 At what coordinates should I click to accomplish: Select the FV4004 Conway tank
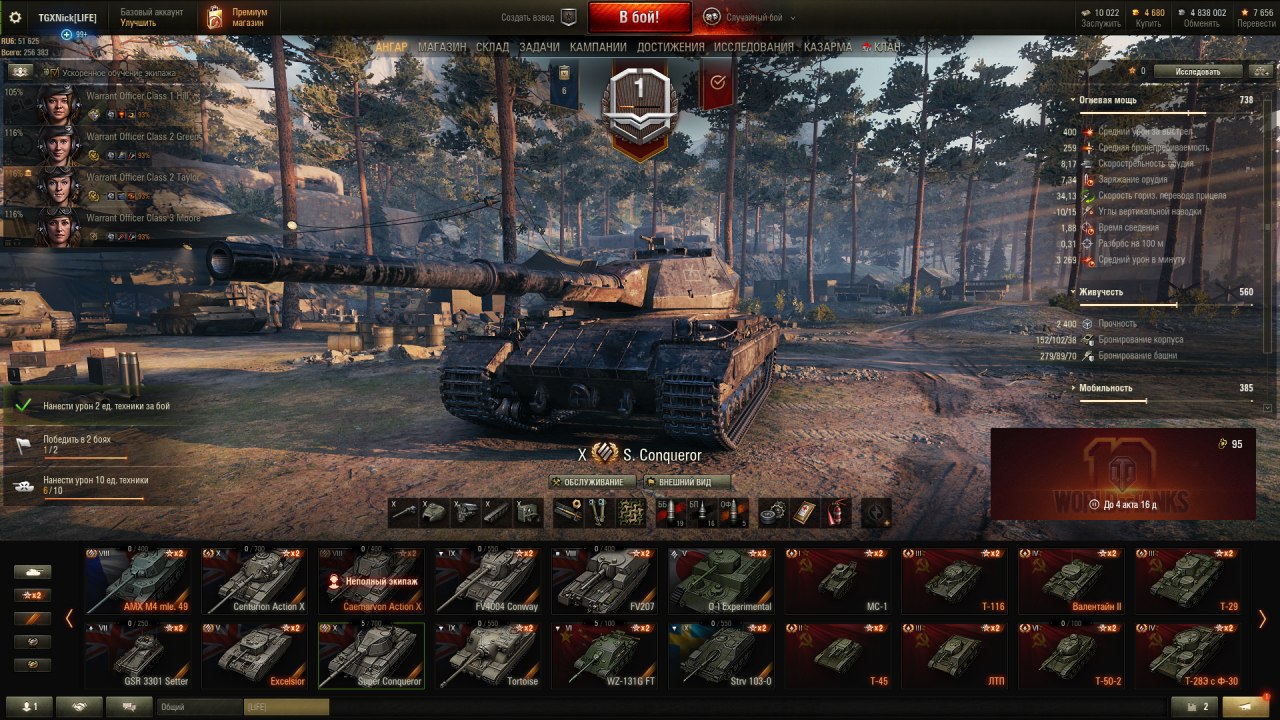[x=488, y=581]
